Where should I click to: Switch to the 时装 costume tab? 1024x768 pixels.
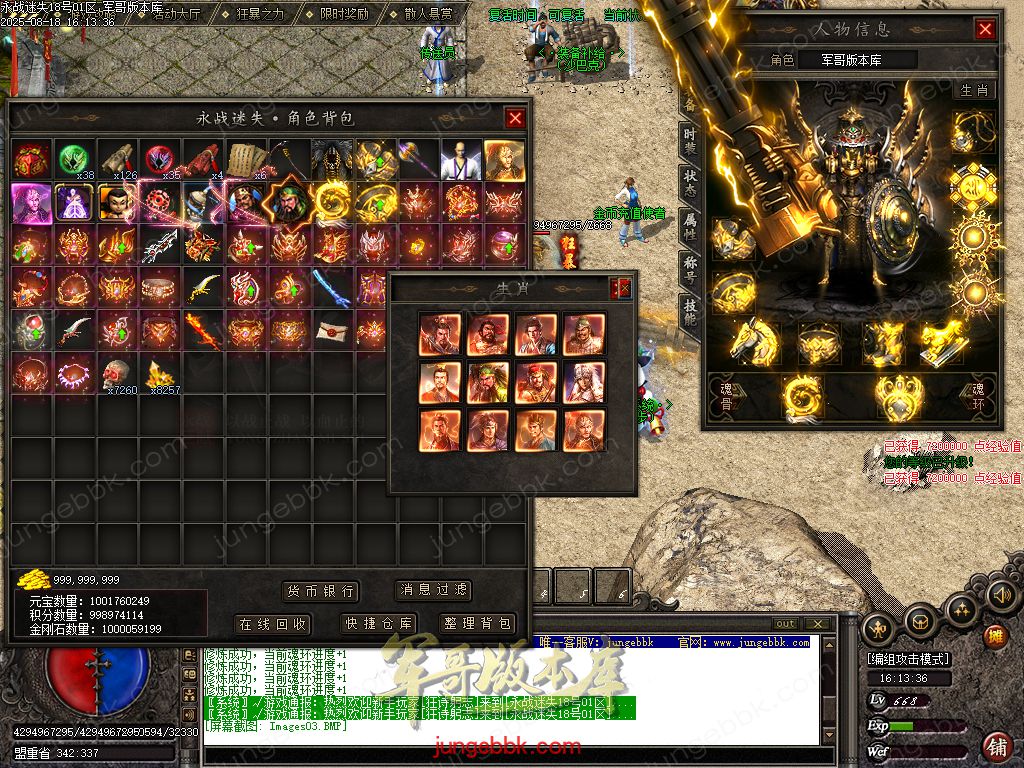click(690, 141)
